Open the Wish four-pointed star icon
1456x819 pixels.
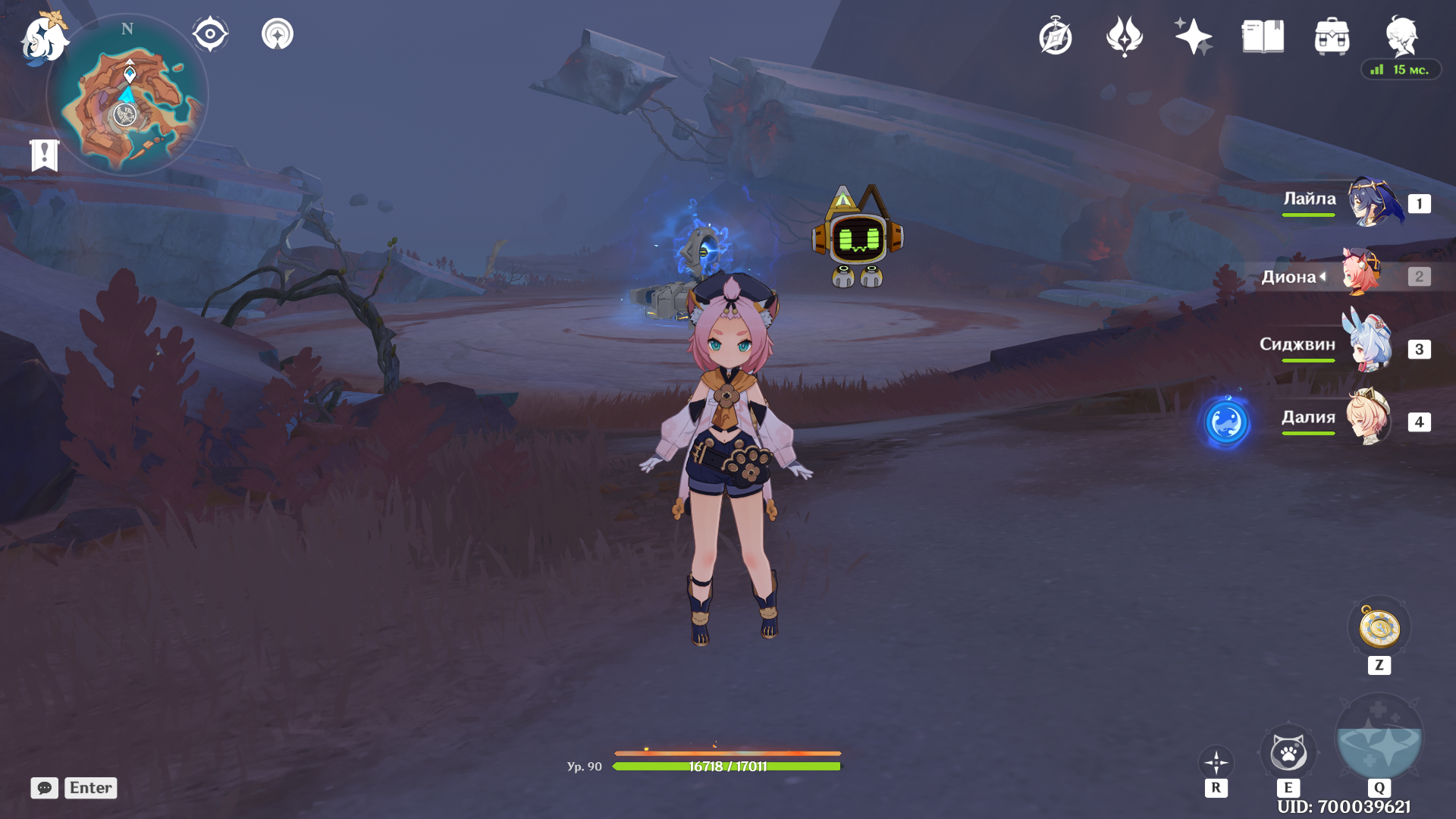[x=1193, y=36]
